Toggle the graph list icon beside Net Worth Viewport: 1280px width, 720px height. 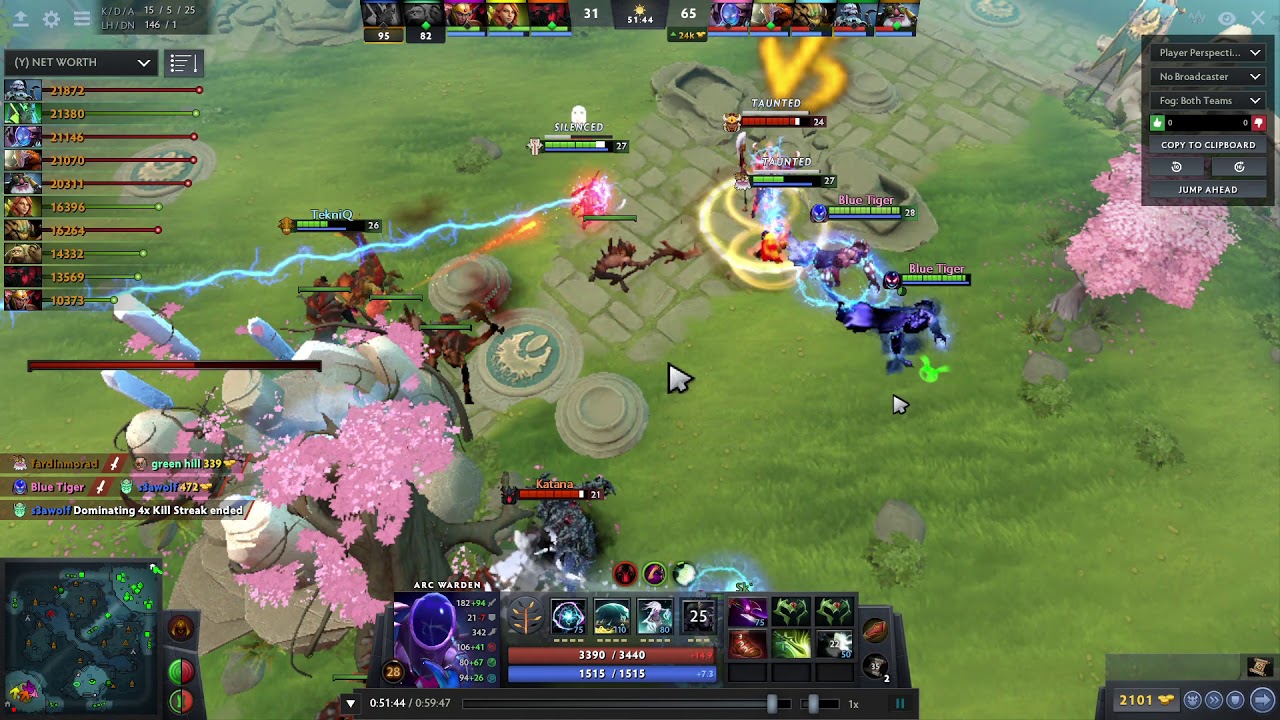point(183,62)
